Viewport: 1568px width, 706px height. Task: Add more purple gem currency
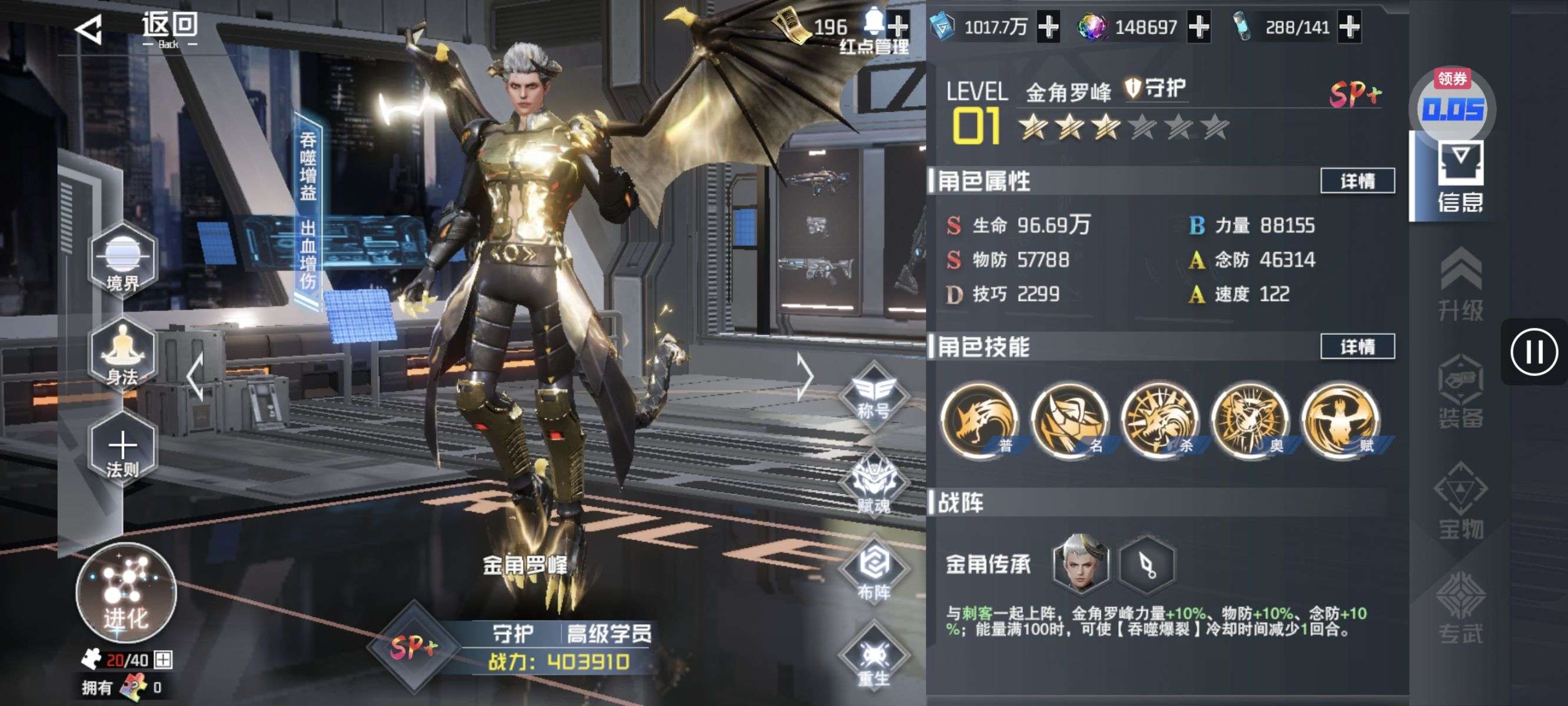(1198, 28)
